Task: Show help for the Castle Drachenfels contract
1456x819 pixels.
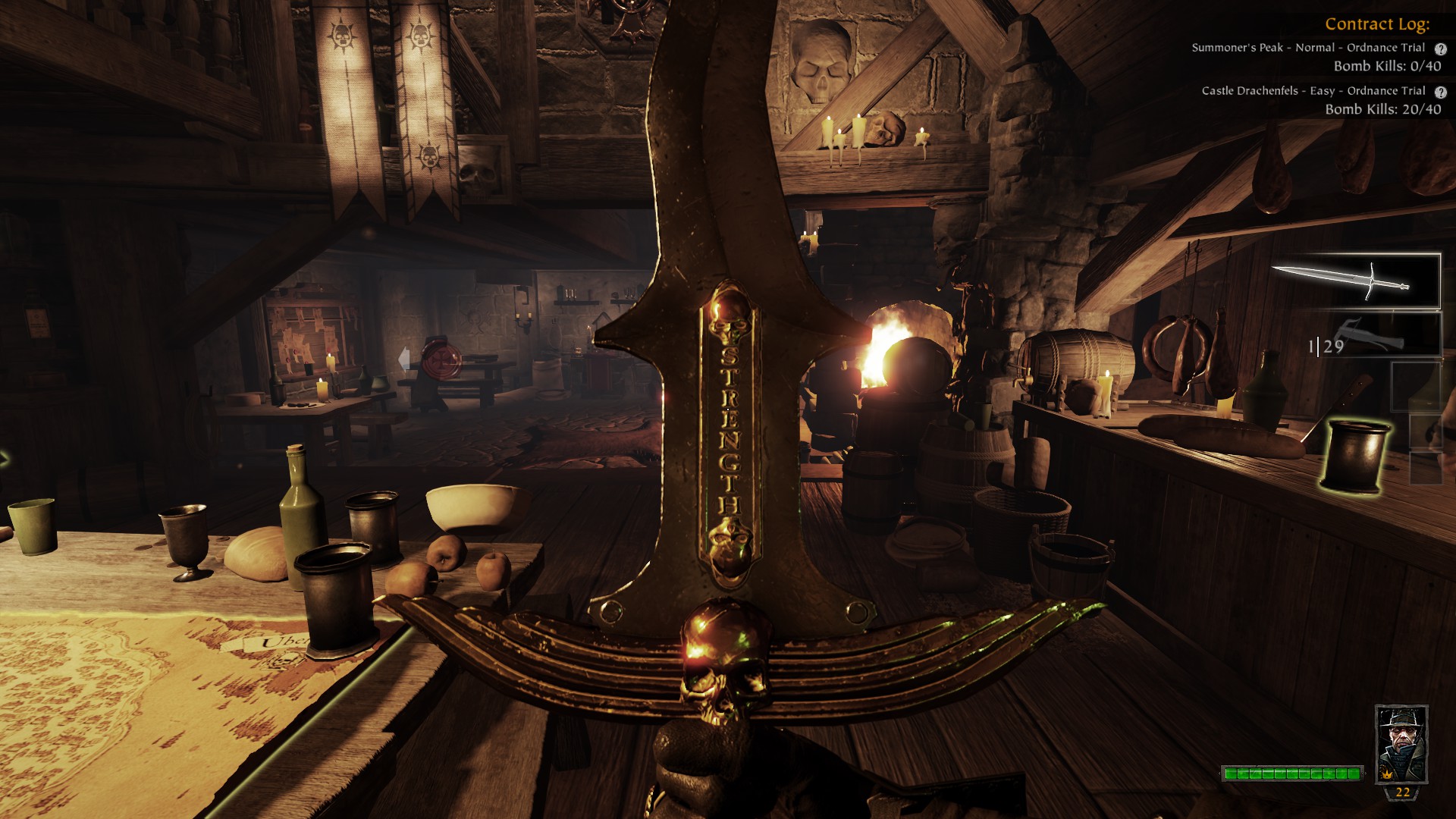Action: [x=1440, y=92]
